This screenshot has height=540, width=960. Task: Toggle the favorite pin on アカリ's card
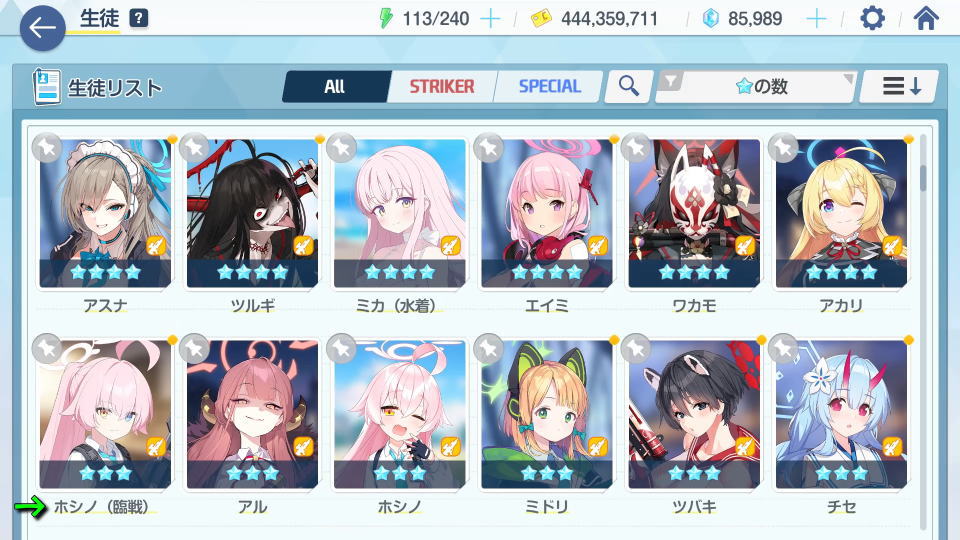(x=783, y=147)
